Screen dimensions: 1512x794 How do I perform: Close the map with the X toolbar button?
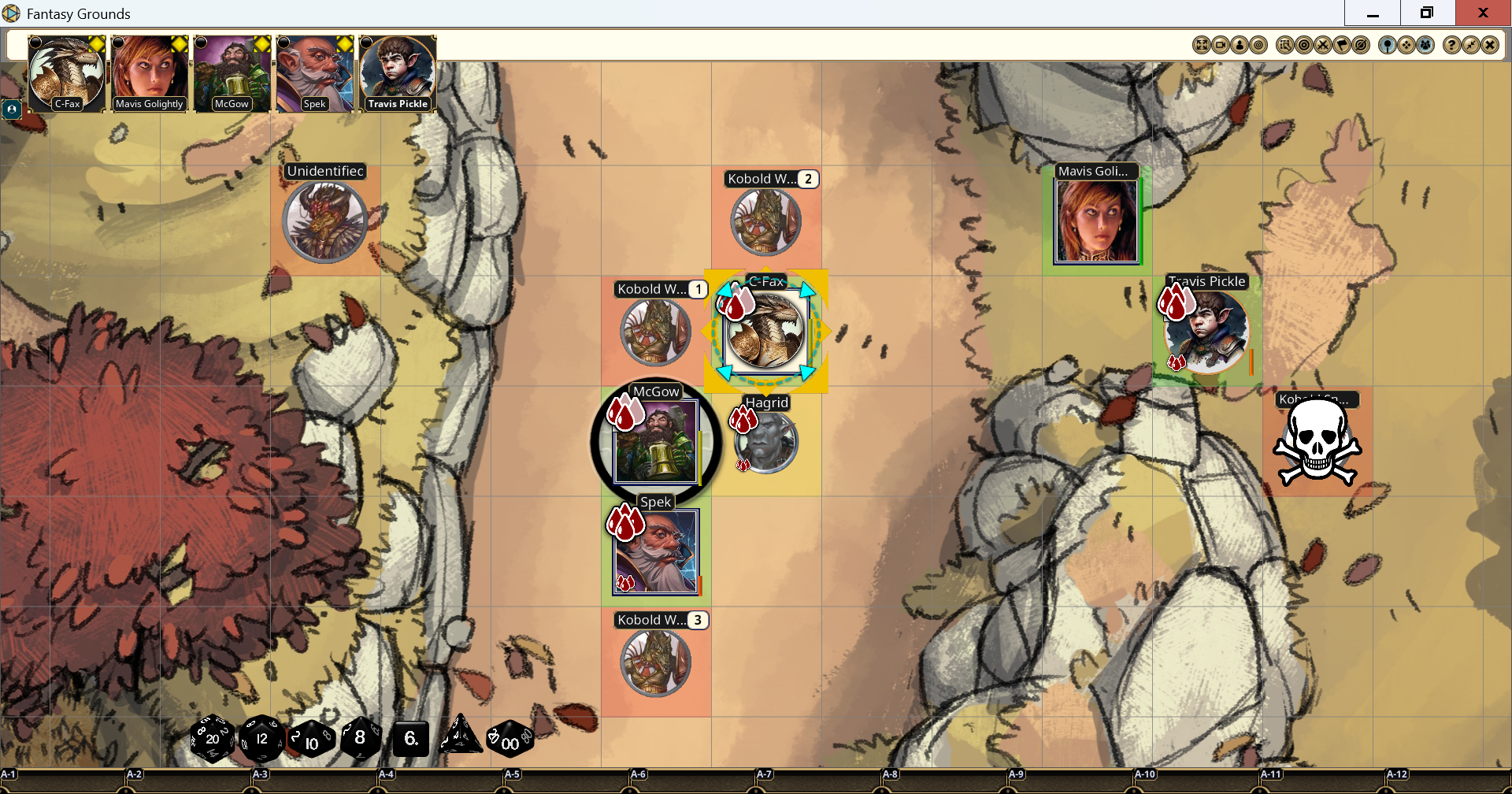click(1489, 45)
